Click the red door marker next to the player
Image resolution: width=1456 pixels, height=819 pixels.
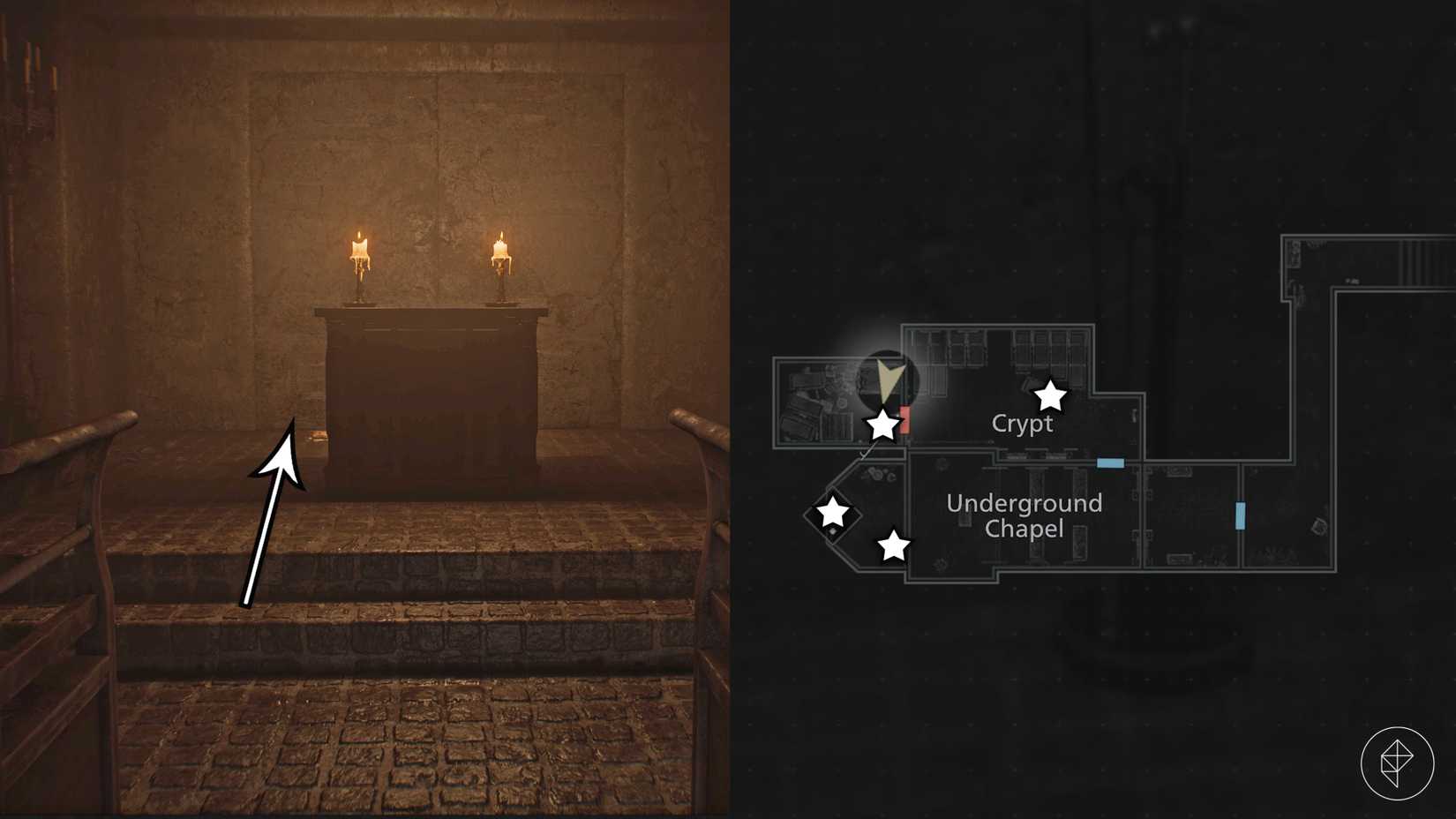pos(904,420)
